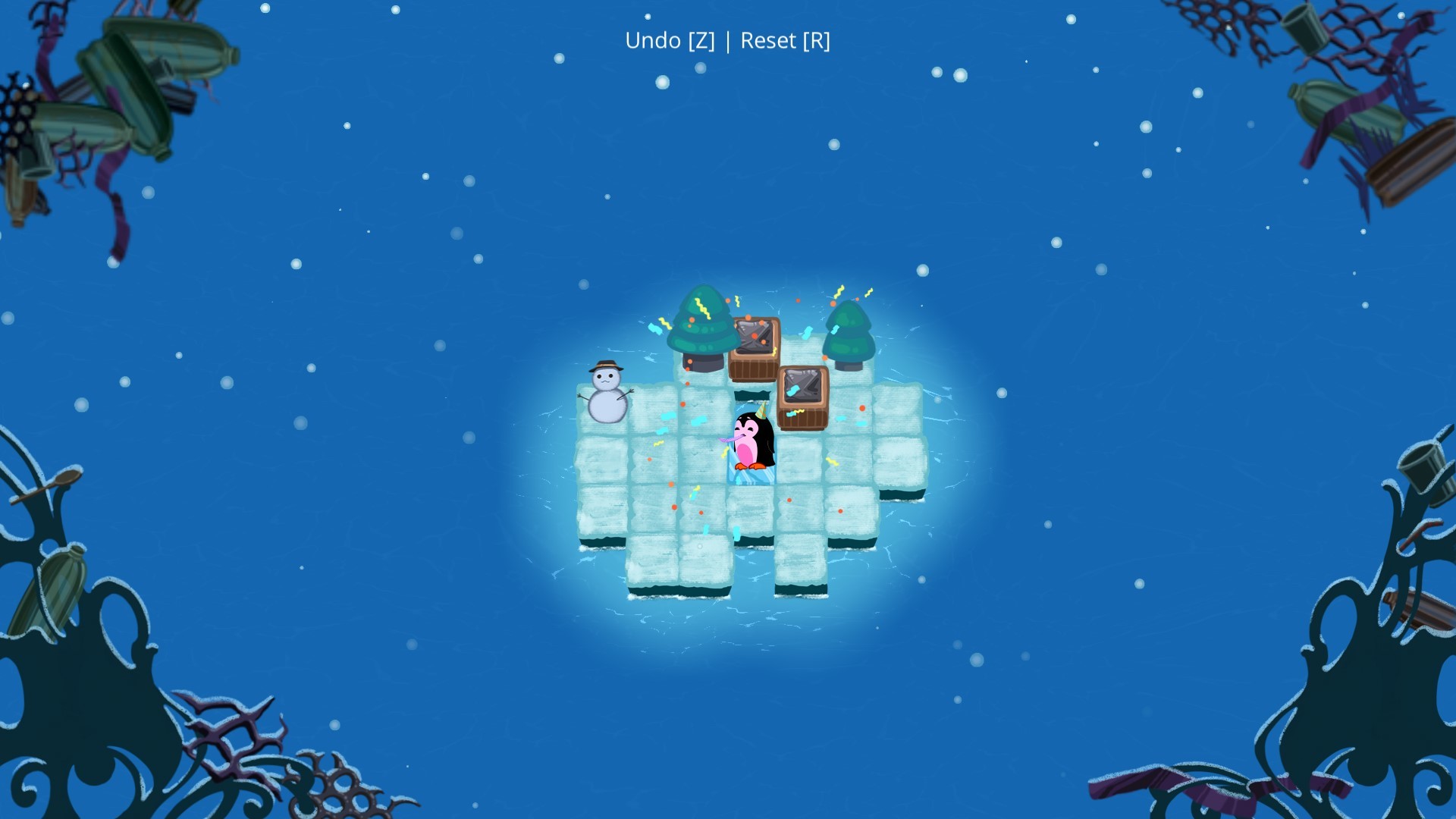Click Reset [R] to restart the puzzle
The image size is (1456, 819).
[786, 42]
